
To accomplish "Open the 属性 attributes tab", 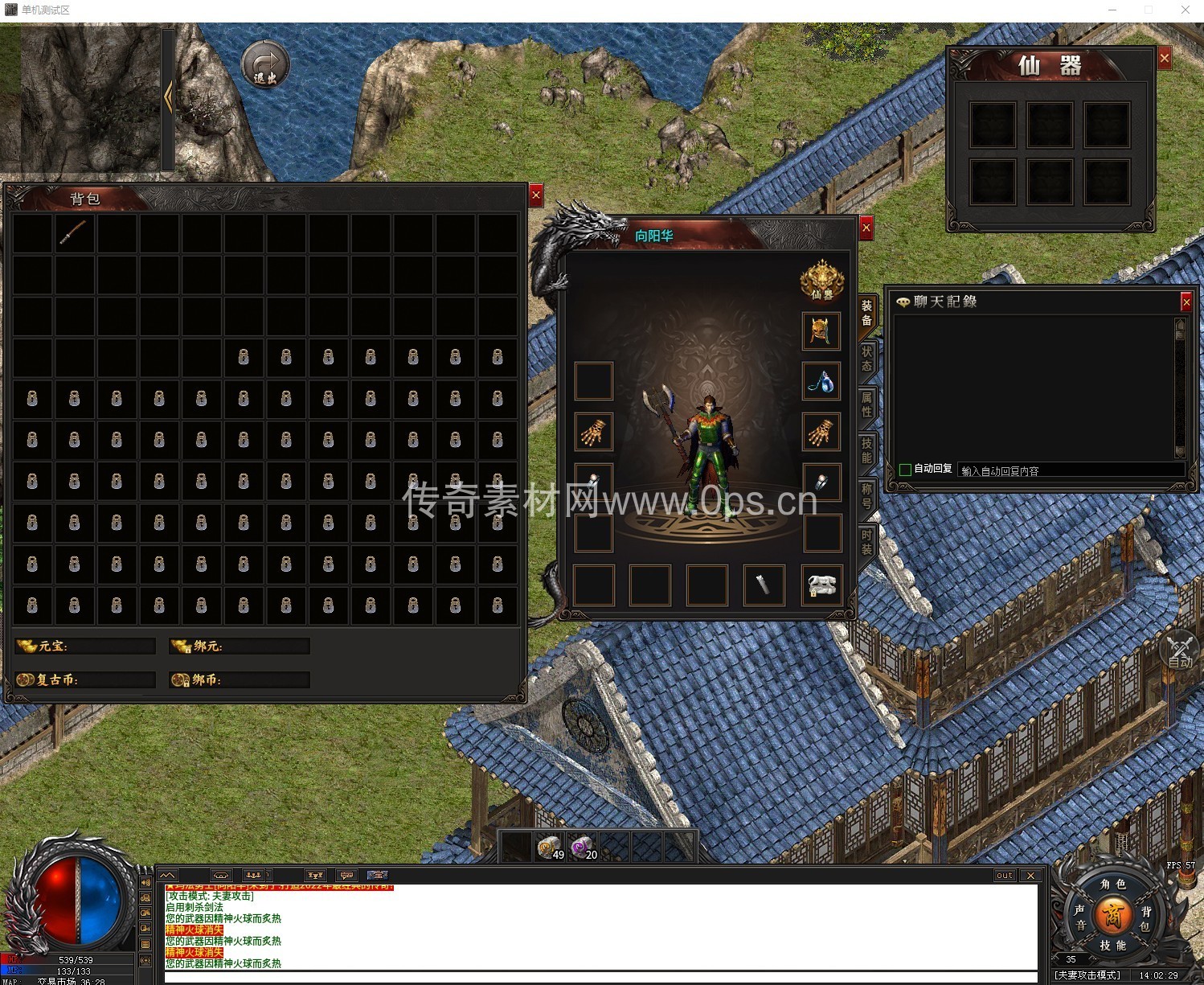I will click(x=866, y=404).
